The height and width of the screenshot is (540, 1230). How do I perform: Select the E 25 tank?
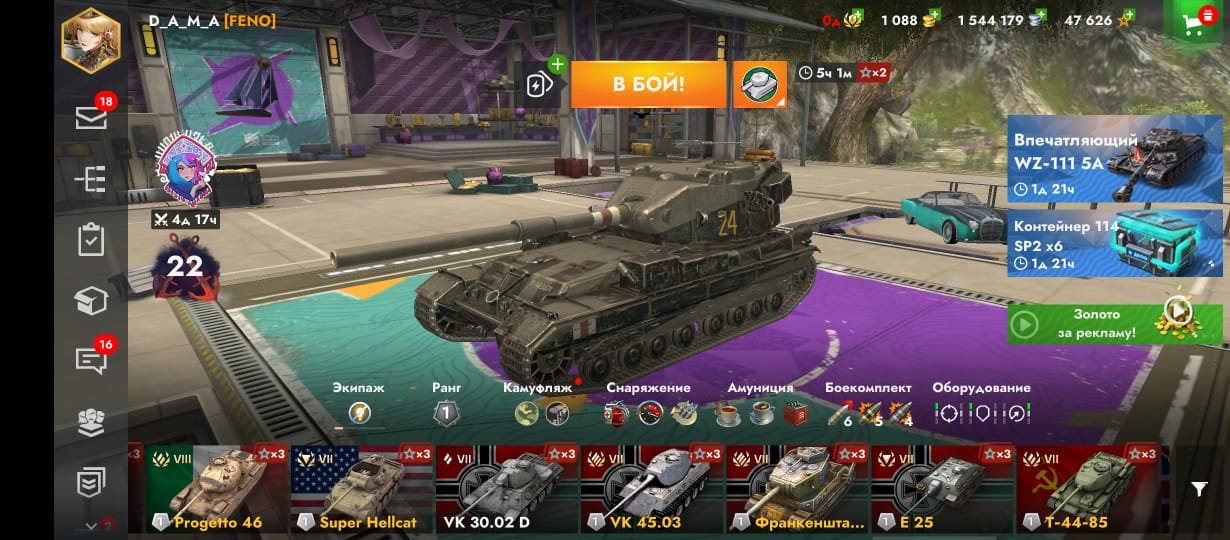click(942, 488)
